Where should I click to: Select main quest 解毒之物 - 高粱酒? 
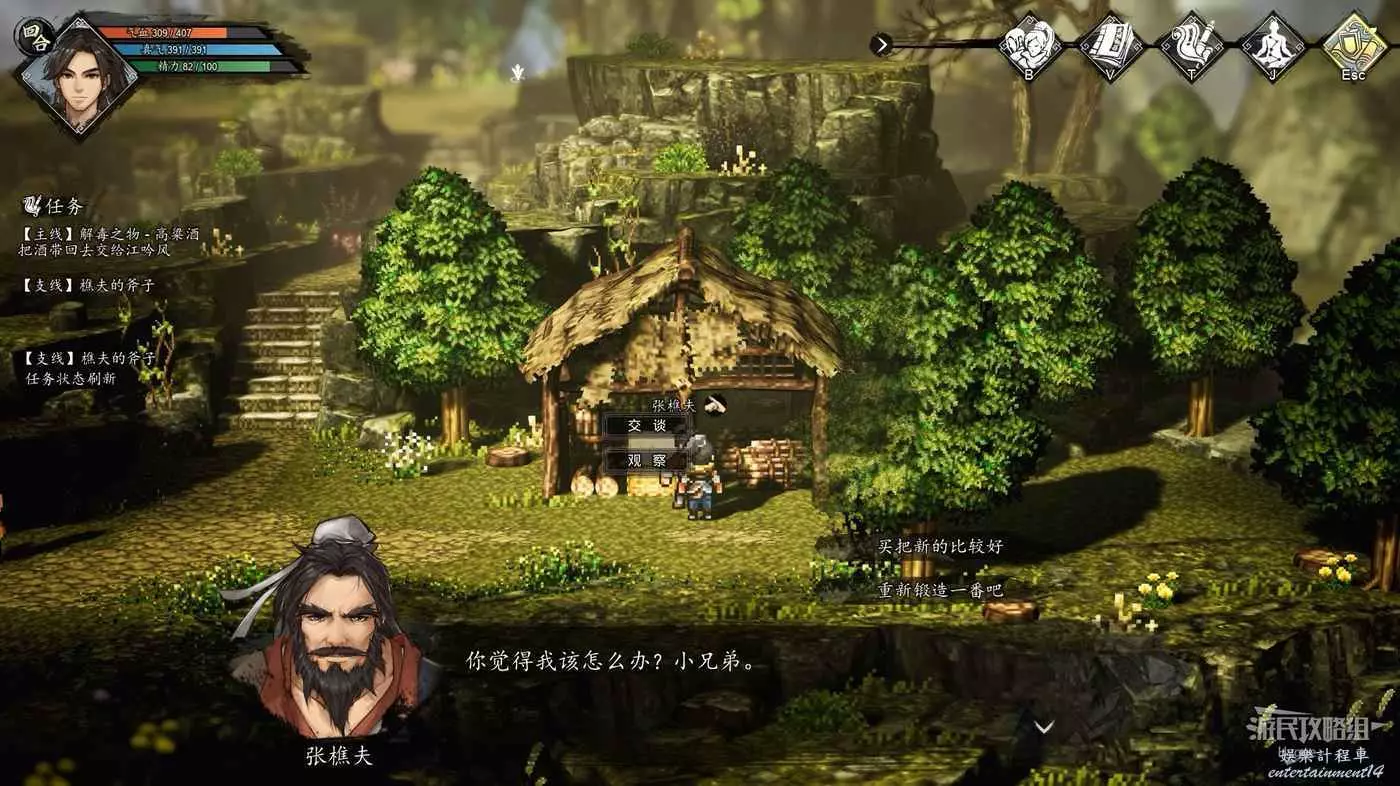click(110, 234)
